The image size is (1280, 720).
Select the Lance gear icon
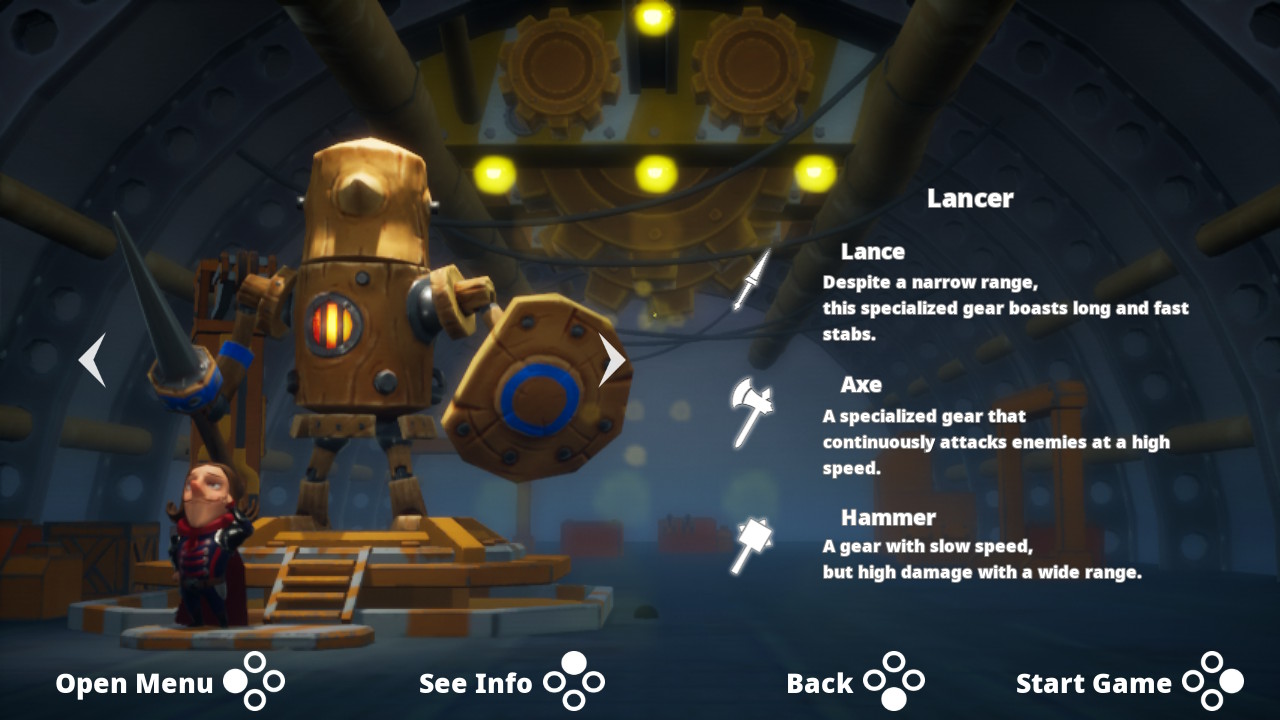click(752, 281)
